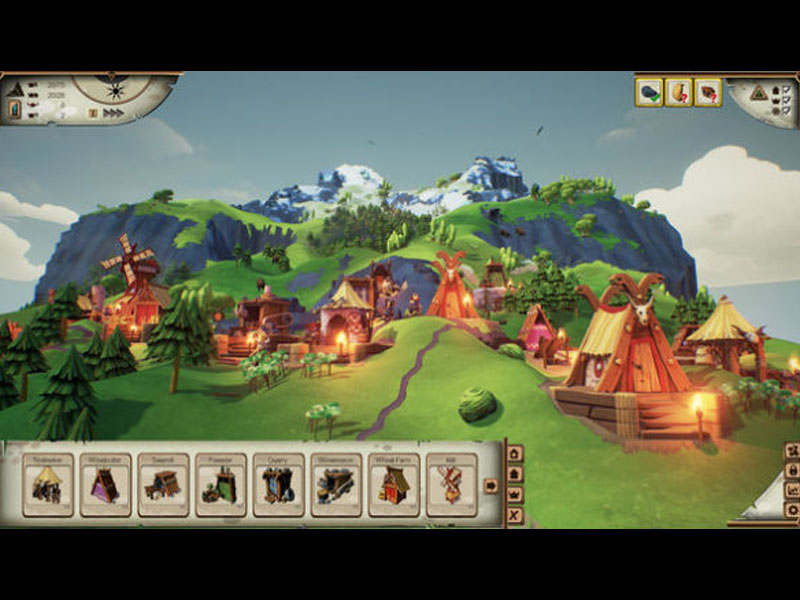
Task: Pause the game with the orange button
Action: click(91, 113)
